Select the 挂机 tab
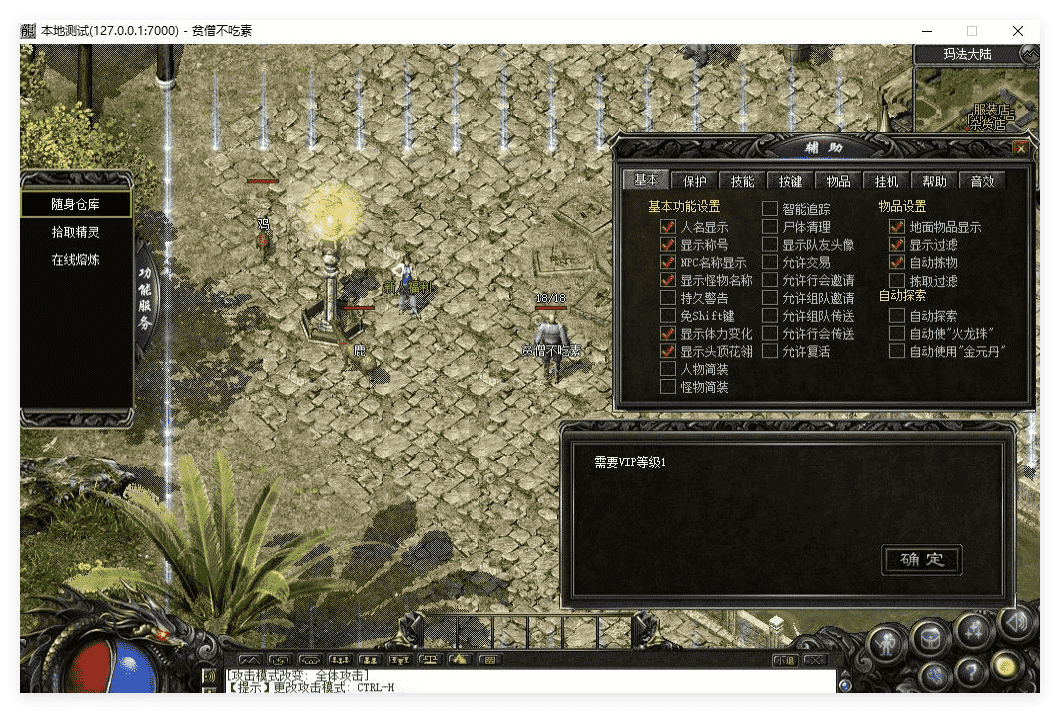Image resolution: width=1060 pixels, height=713 pixels. point(886,181)
